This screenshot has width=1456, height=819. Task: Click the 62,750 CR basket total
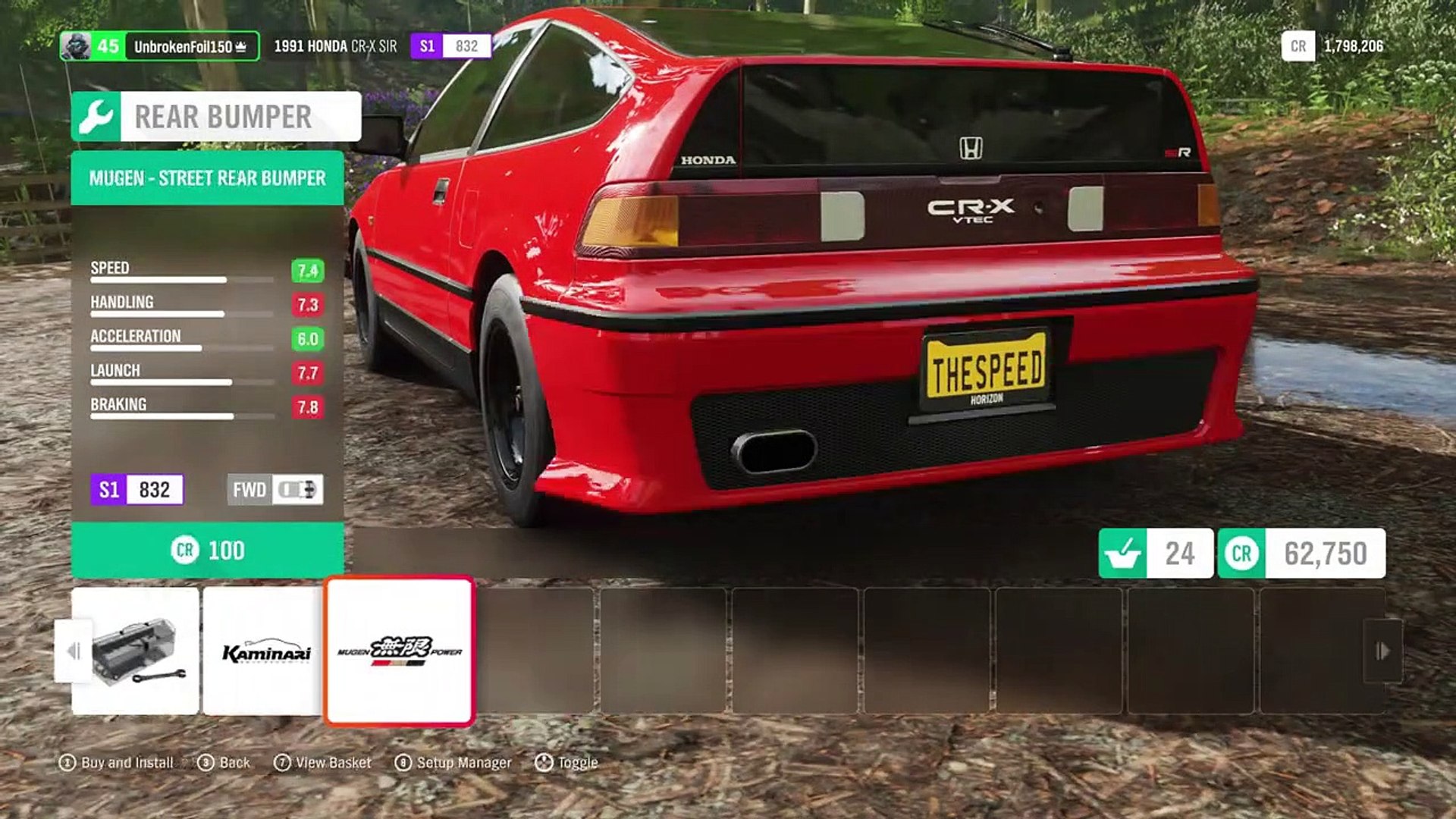(1301, 554)
